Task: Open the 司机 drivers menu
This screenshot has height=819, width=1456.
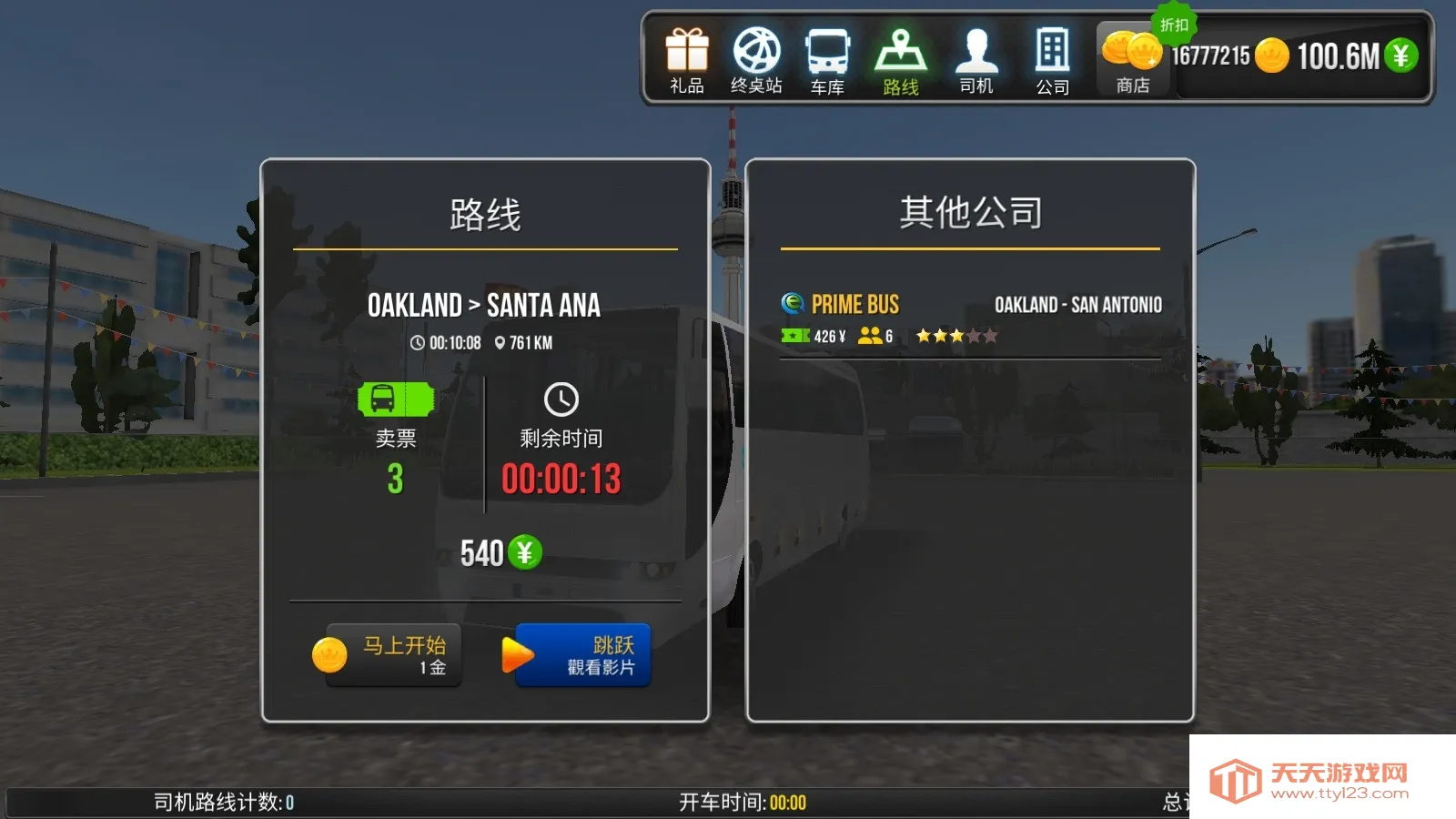Action: click(976, 61)
